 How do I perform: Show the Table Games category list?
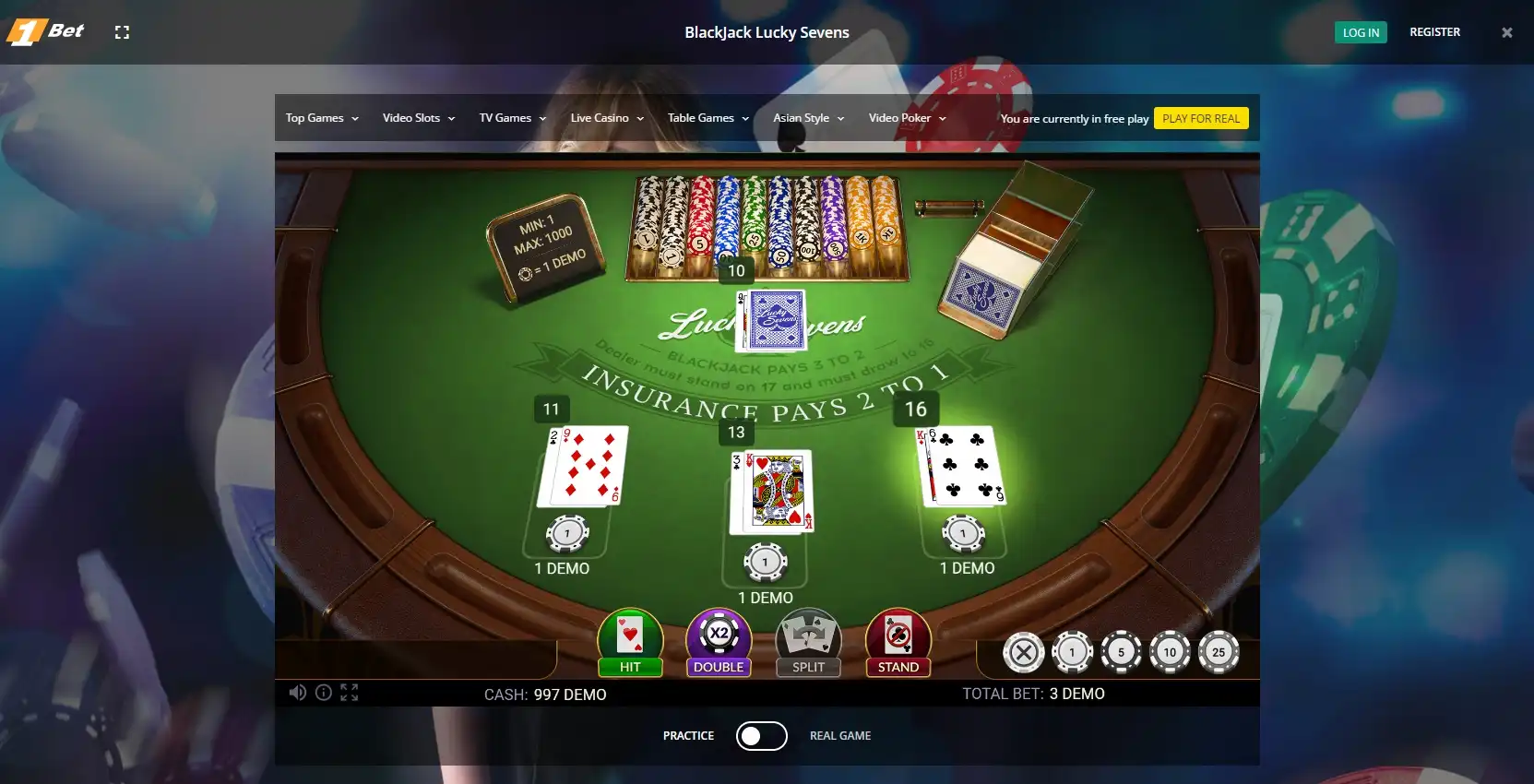(x=708, y=118)
